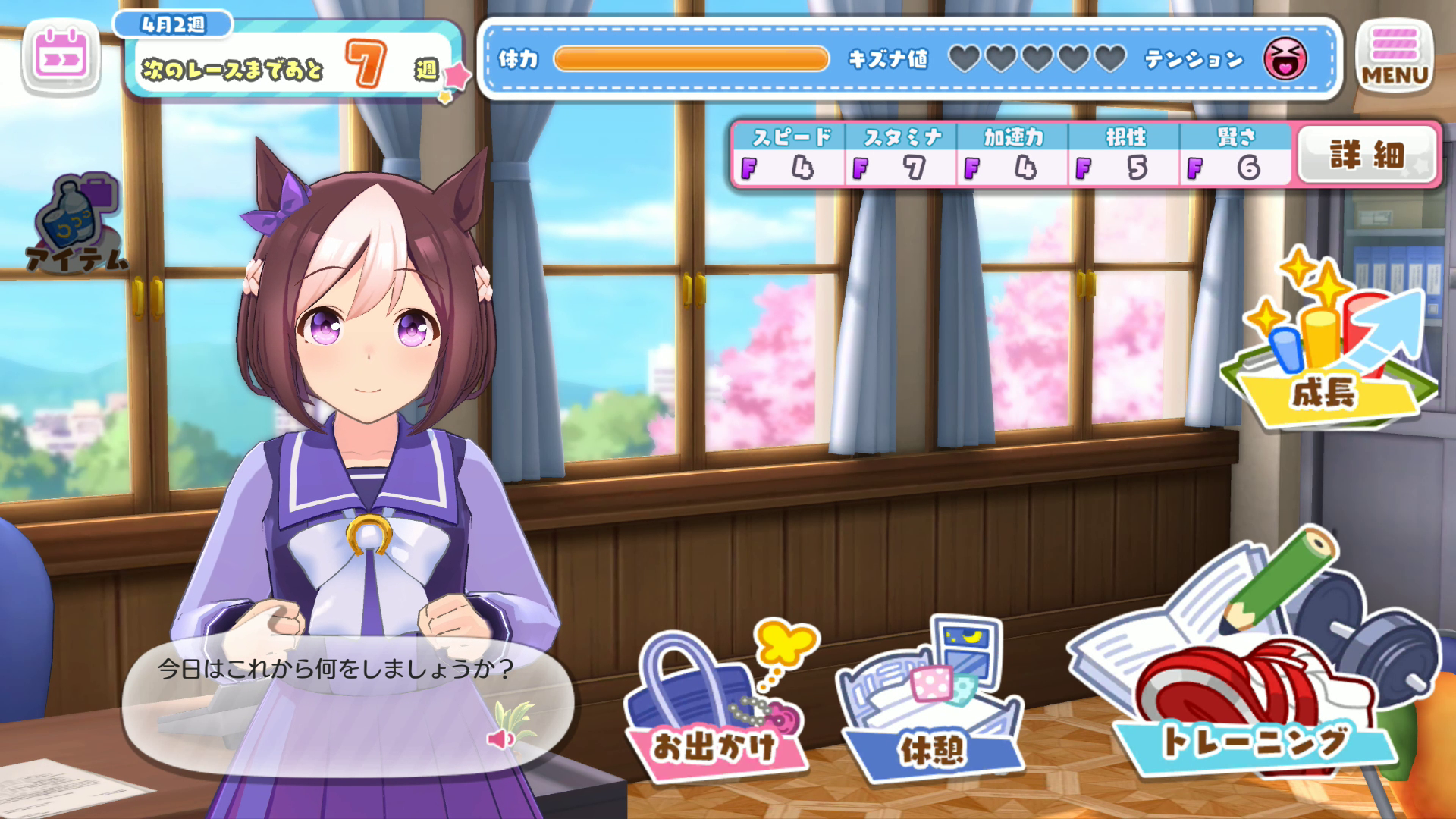Viewport: 1456px width, 819px height.
Task: Open the MENU button
Action: coord(1394,56)
